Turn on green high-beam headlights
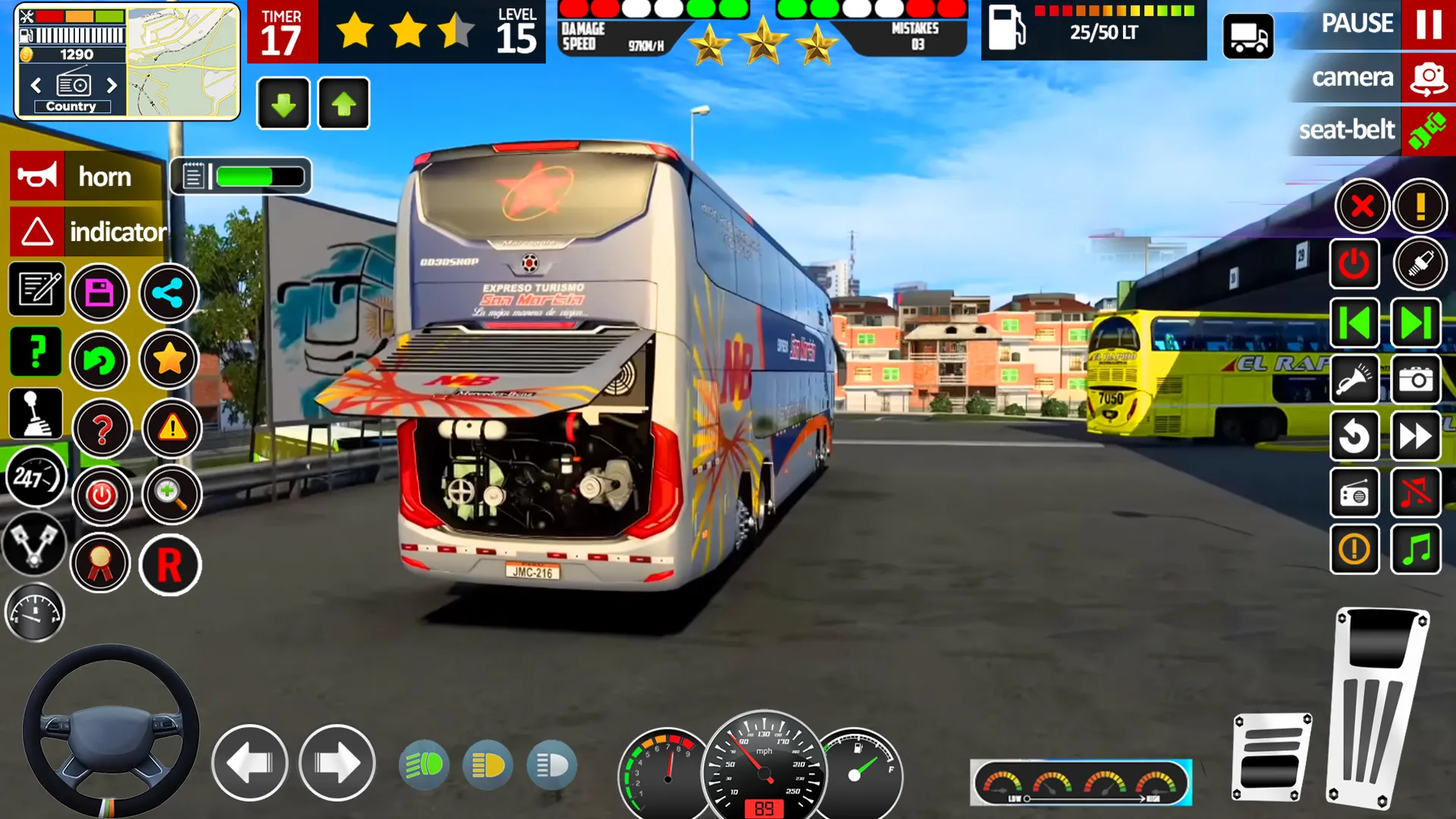 point(424,765)
